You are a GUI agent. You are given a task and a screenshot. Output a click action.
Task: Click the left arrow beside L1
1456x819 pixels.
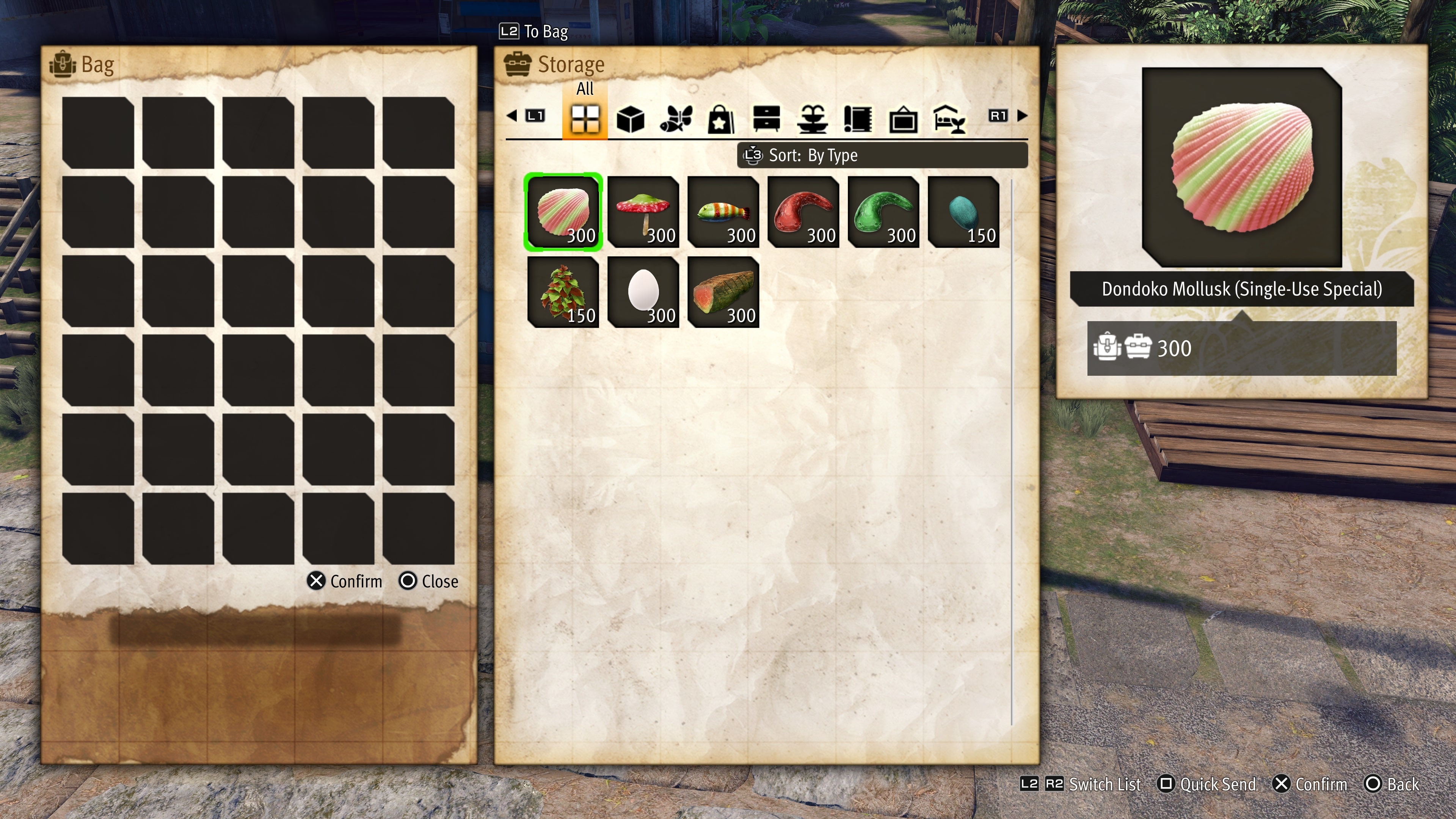click(x=513, y=116)
